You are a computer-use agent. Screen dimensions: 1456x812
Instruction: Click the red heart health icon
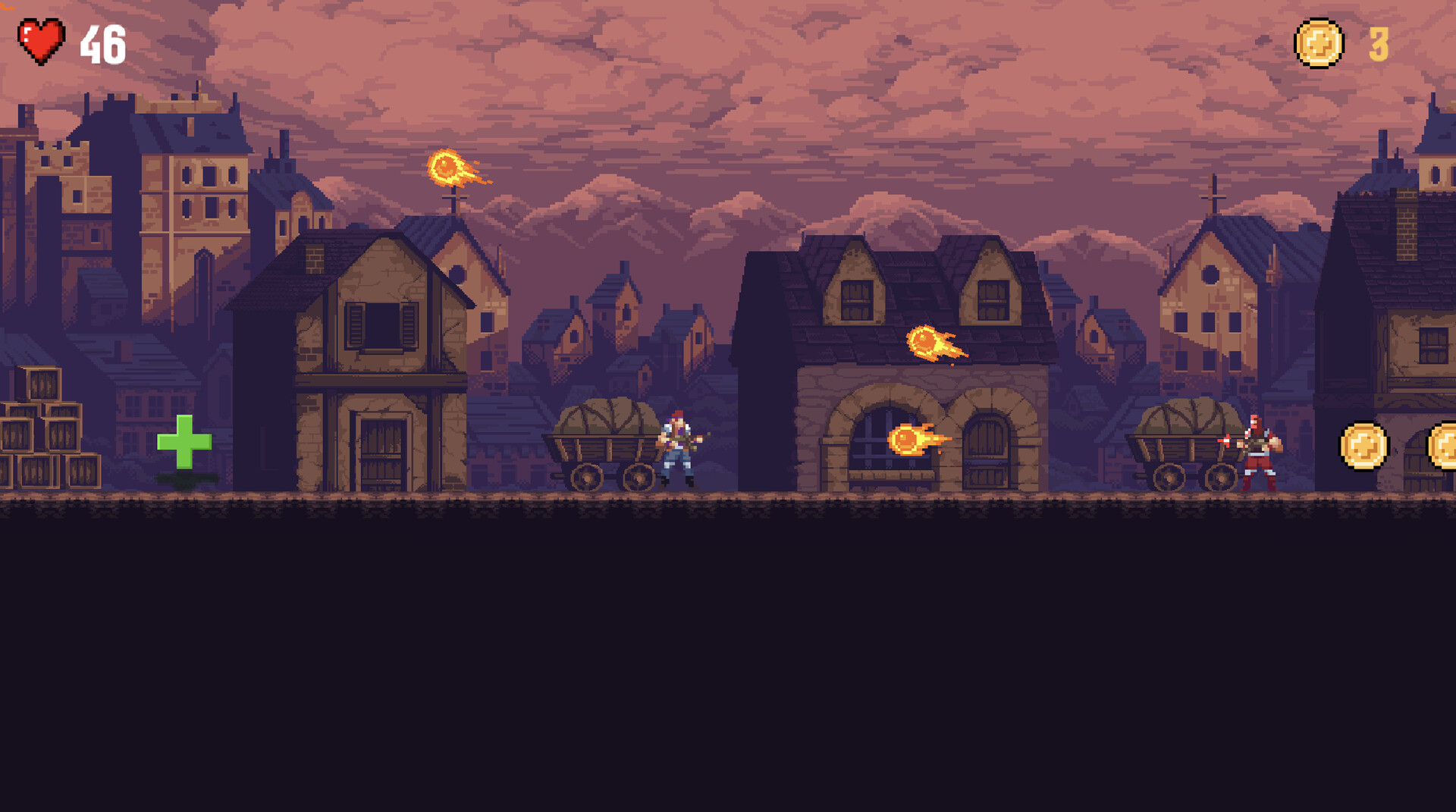pos(42,39)
